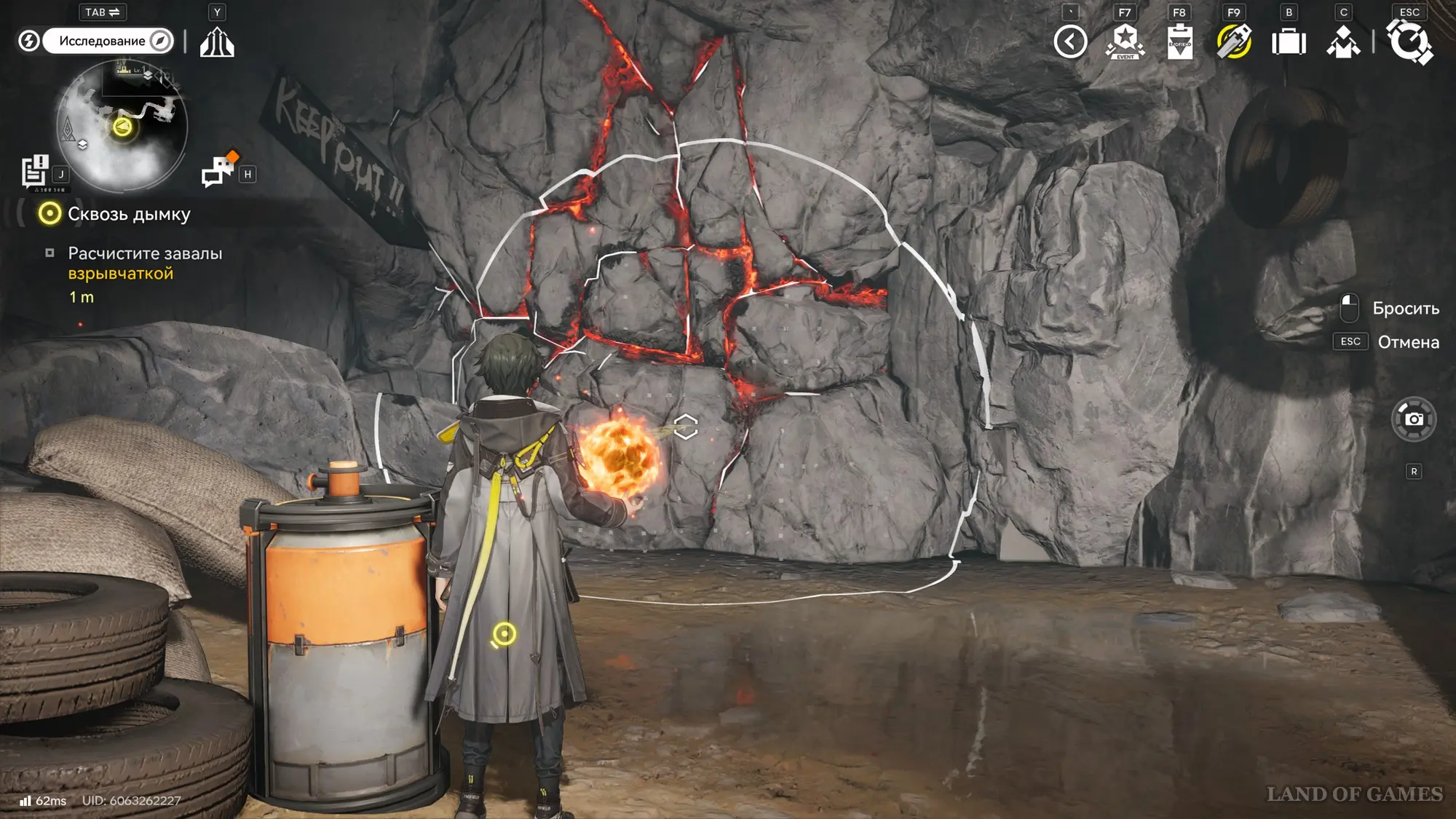The width and height of the screenshot is (1456, 819).
Task: Open the camera photo mode button
Action: coord(1414,419)
